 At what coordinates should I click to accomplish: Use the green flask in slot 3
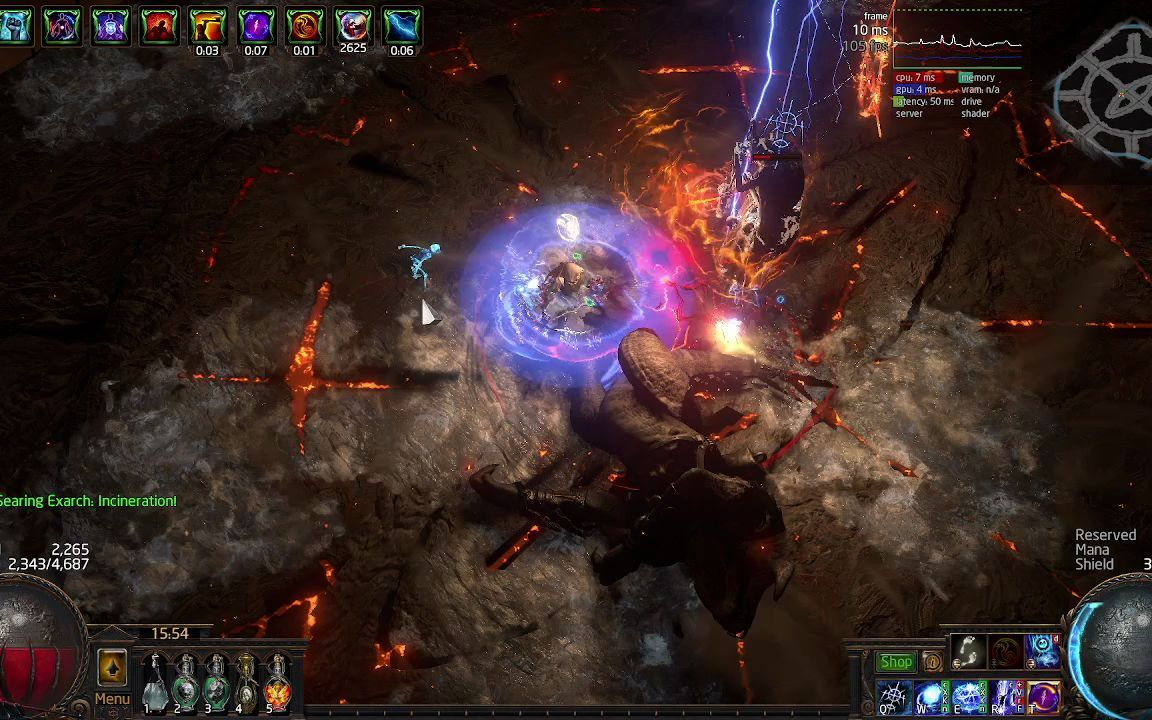[x=216, y=682]
